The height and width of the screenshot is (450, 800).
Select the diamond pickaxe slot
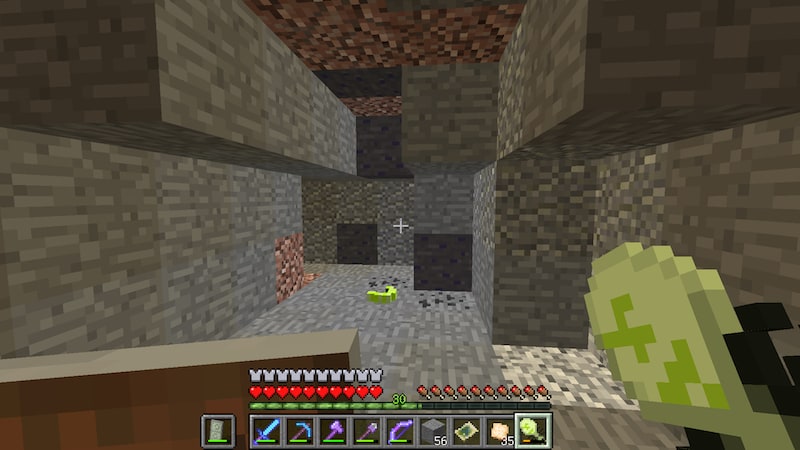click(x=299, y=432)
